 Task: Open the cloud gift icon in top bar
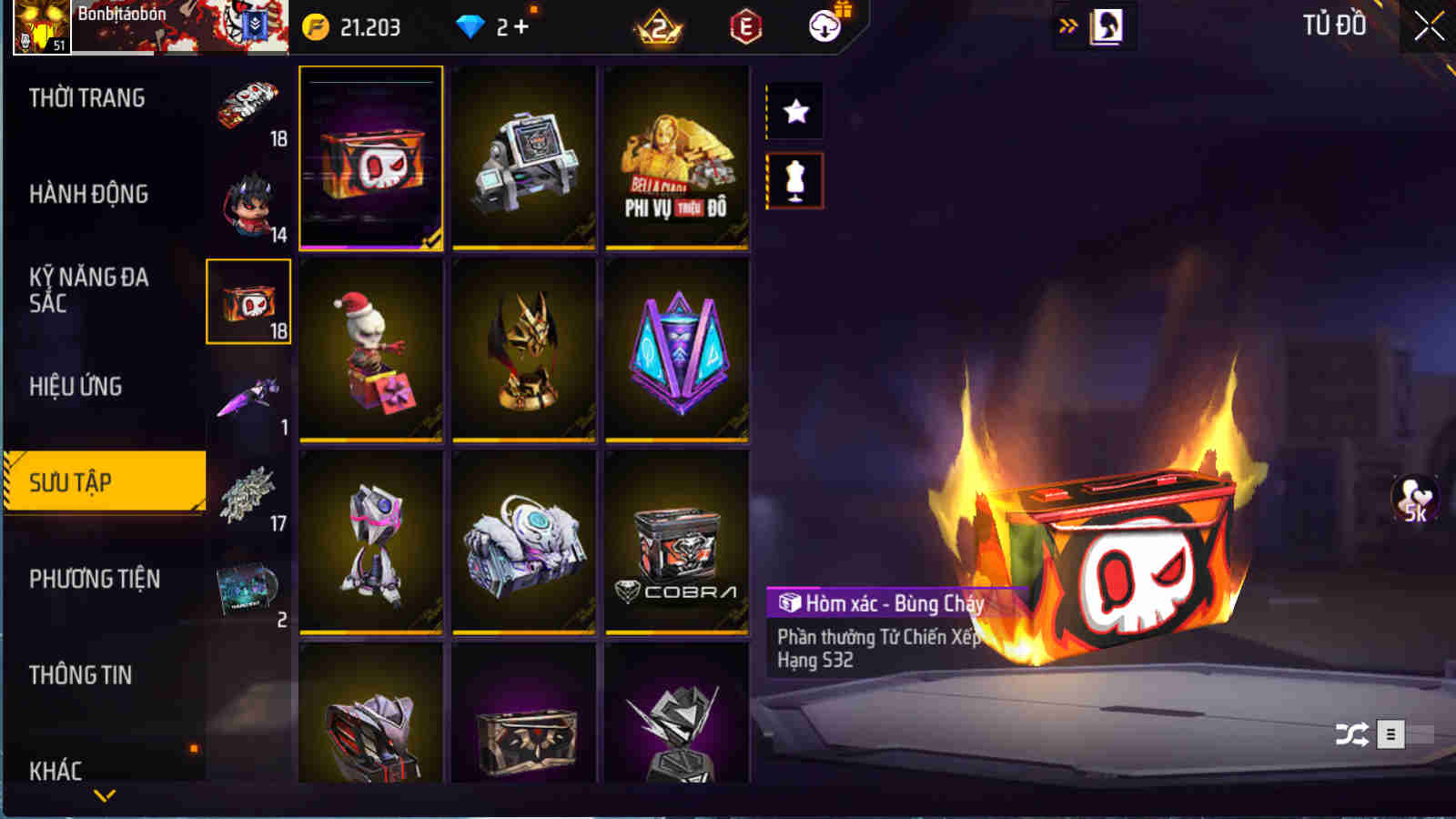pos(824,26)
